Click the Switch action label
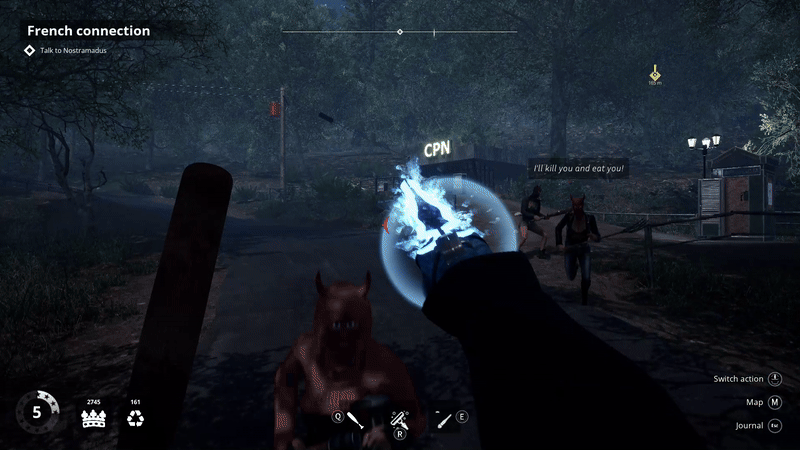Viewport: 800px width, 450px height. [738, 379]
